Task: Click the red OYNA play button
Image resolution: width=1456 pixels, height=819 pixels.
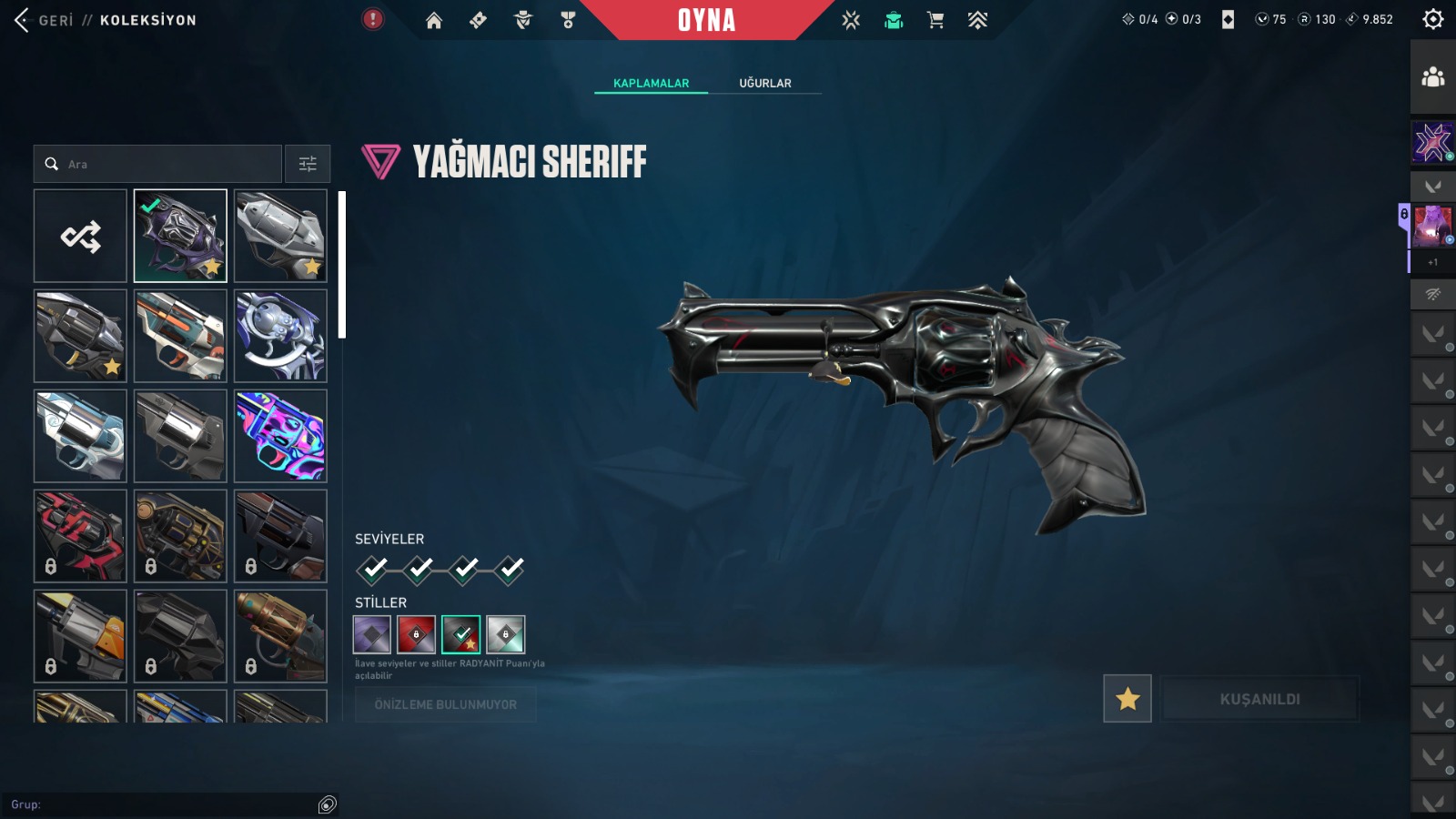Action: (x=706, y=20)
